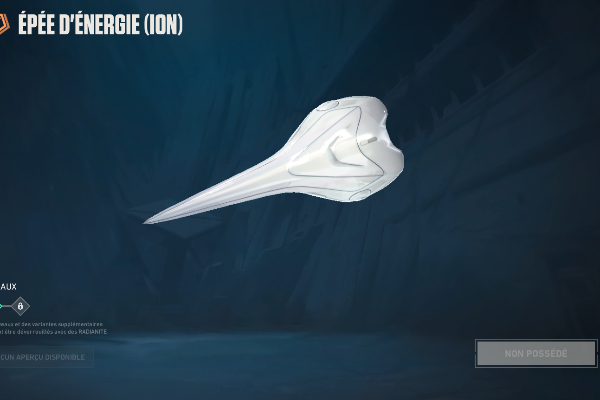This screenshot has height=400, width=600.
Task: Click the NON POSSÉDÉ button
Action: pyautogui.click(x=535, y=353)
